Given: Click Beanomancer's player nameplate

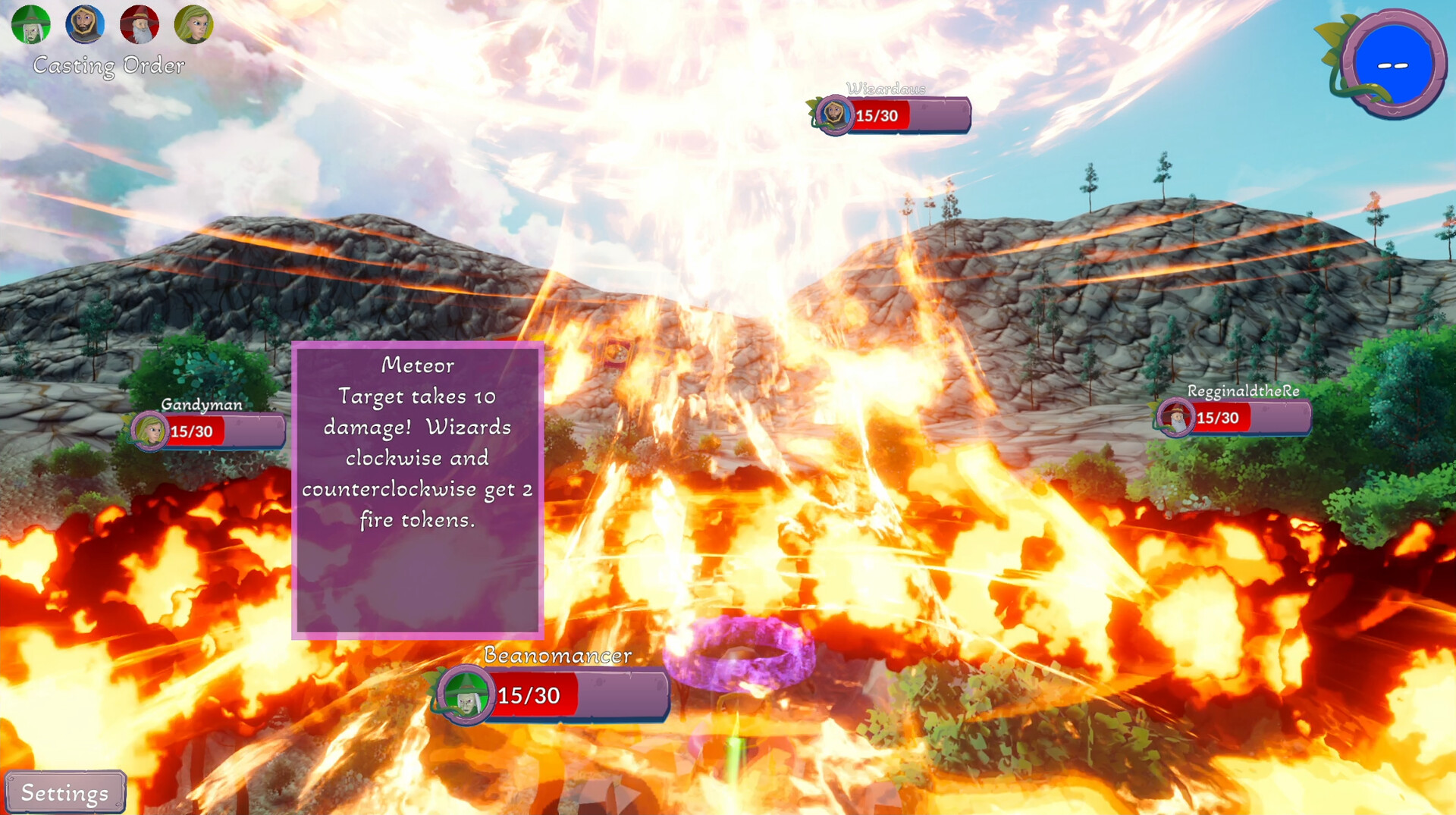Looking at the screenshot, I should [552, 694].
